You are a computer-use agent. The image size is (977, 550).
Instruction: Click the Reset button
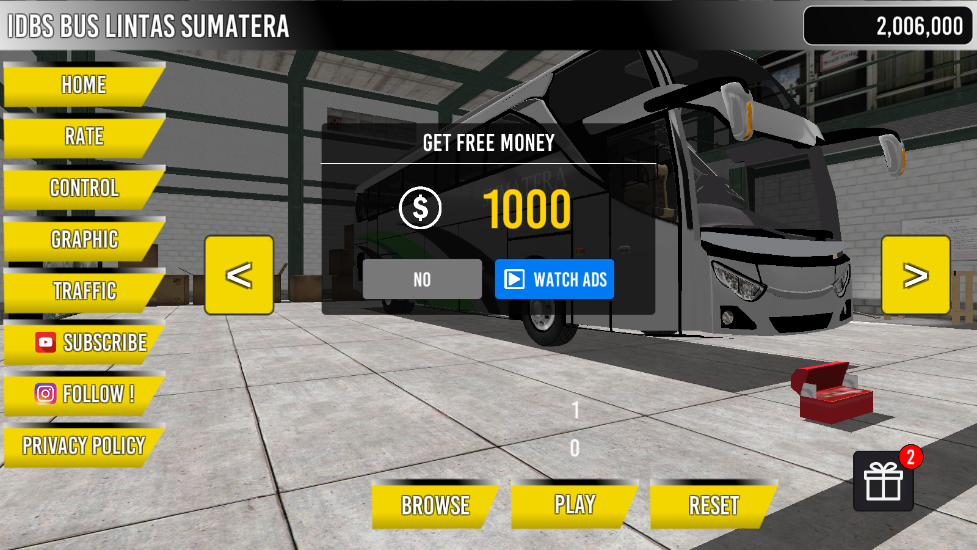[713, 506]
